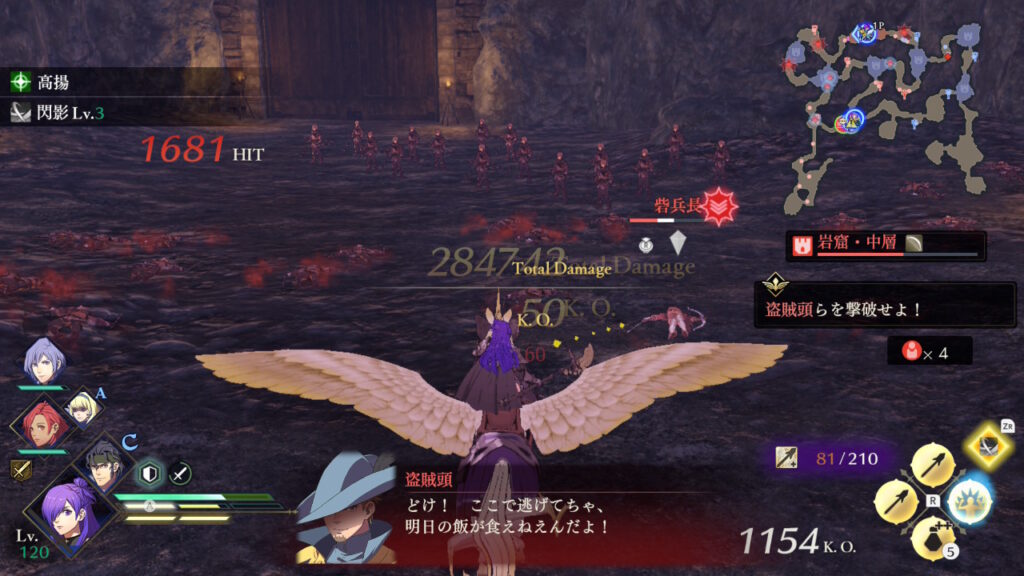Switch to the silver-haired ally portrait
1024x576 pixels.
[x=42, y=361]
